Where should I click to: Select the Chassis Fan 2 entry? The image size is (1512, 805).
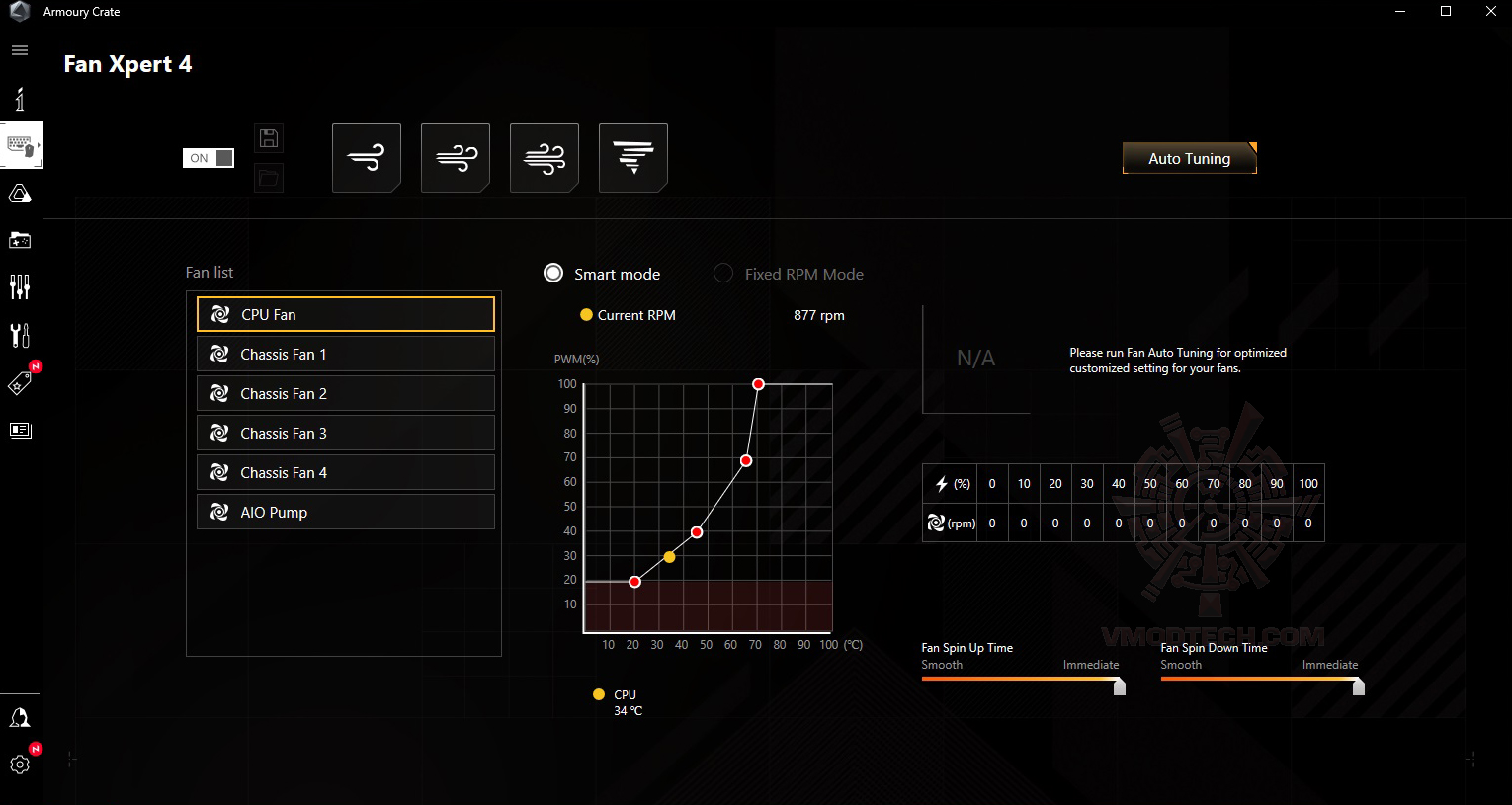(x=345, y=393)
